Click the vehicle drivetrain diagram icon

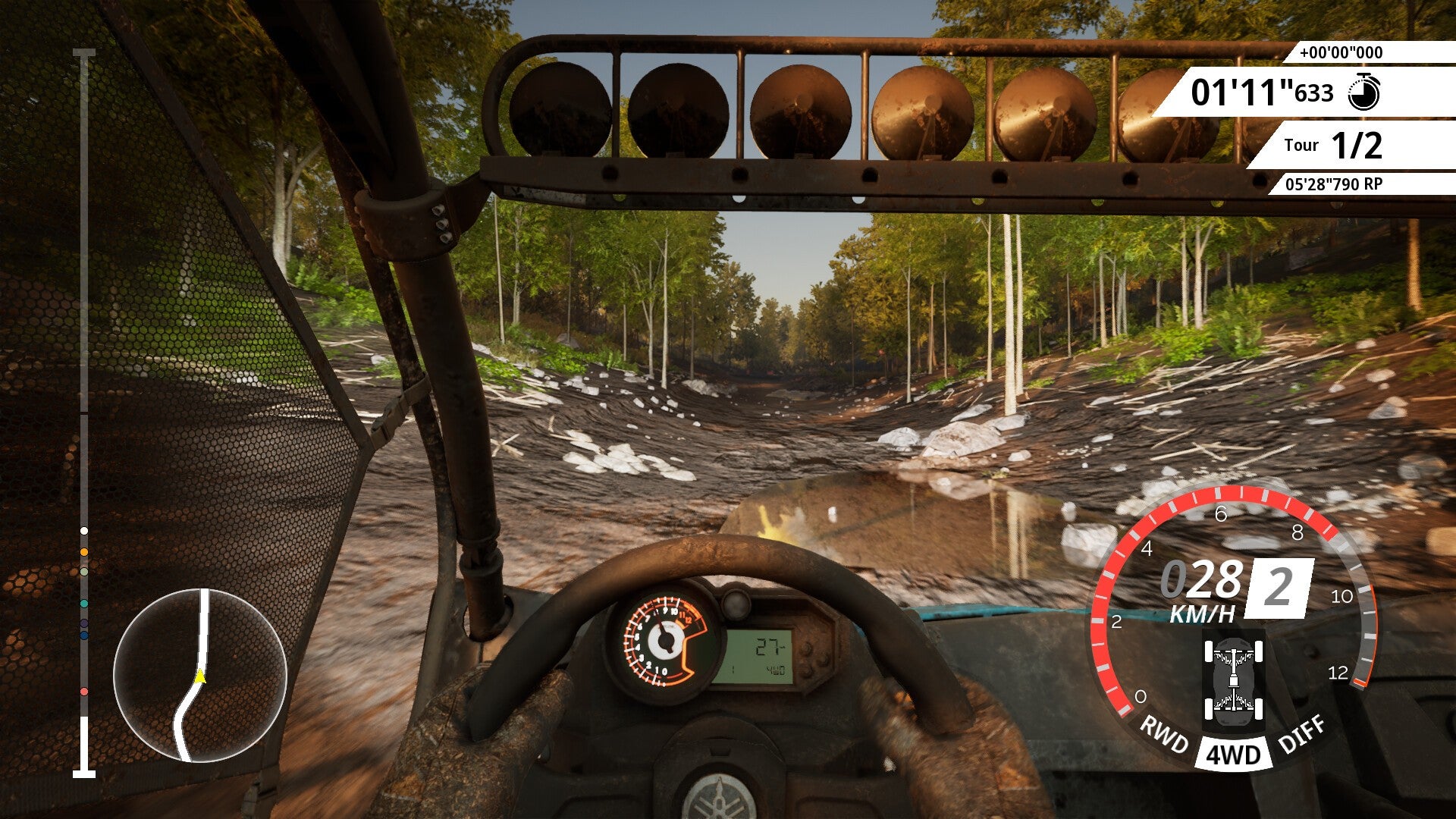click(1234, 680)
